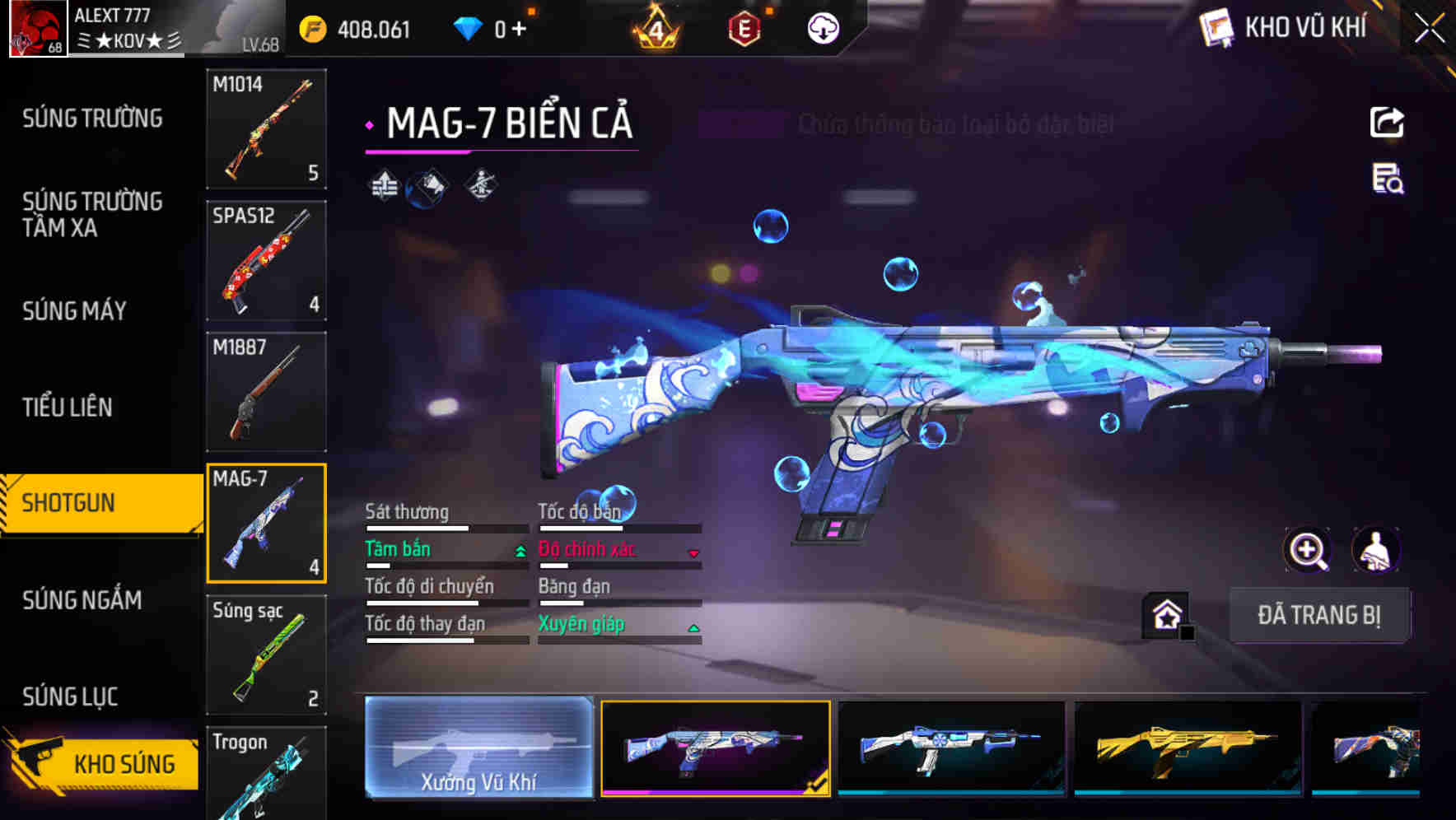Open the SÚNG MÁY weapon category
The width and height of the screenshot is (1456, 820).
pyautogui.click(x=74, y=311)
